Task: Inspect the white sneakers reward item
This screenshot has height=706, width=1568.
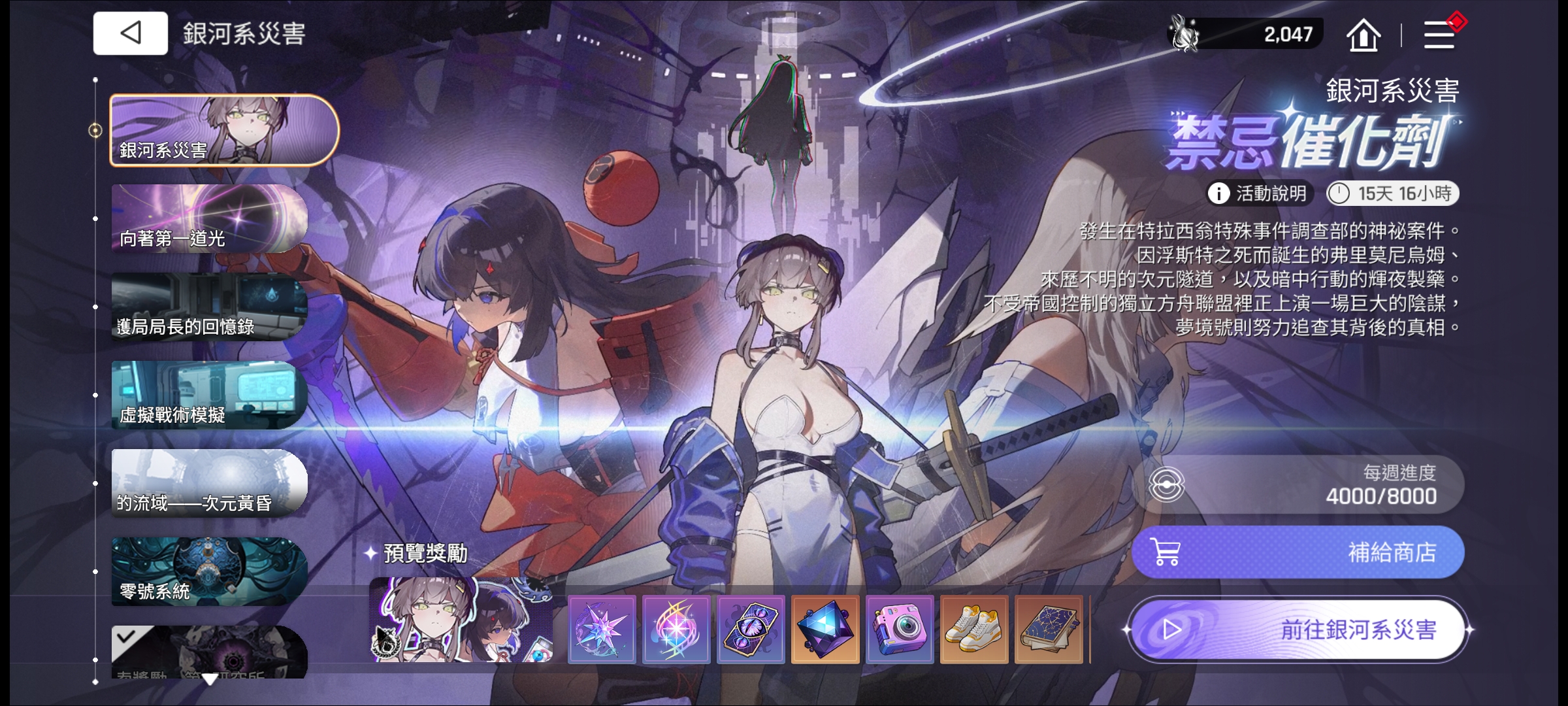Action: pos(974,630)
